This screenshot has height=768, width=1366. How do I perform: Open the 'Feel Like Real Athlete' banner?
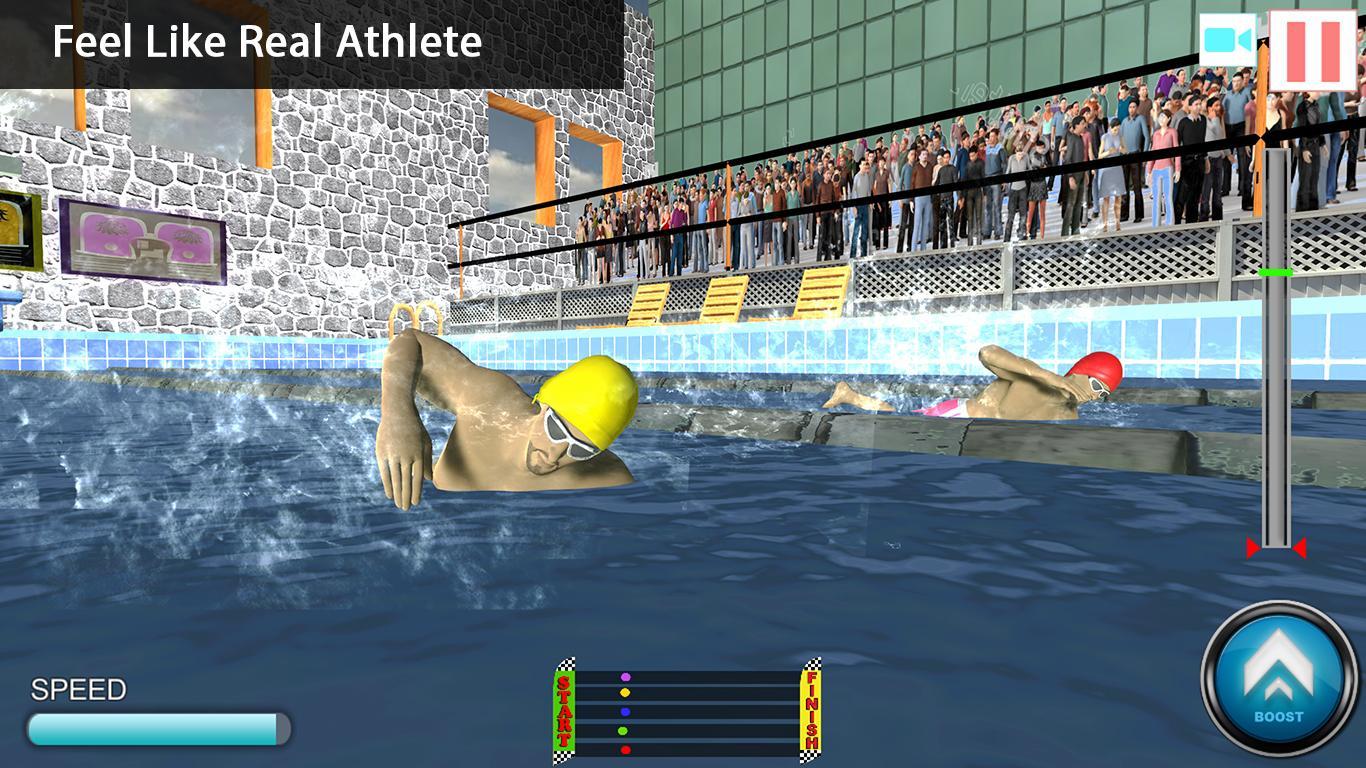point(267,42)
